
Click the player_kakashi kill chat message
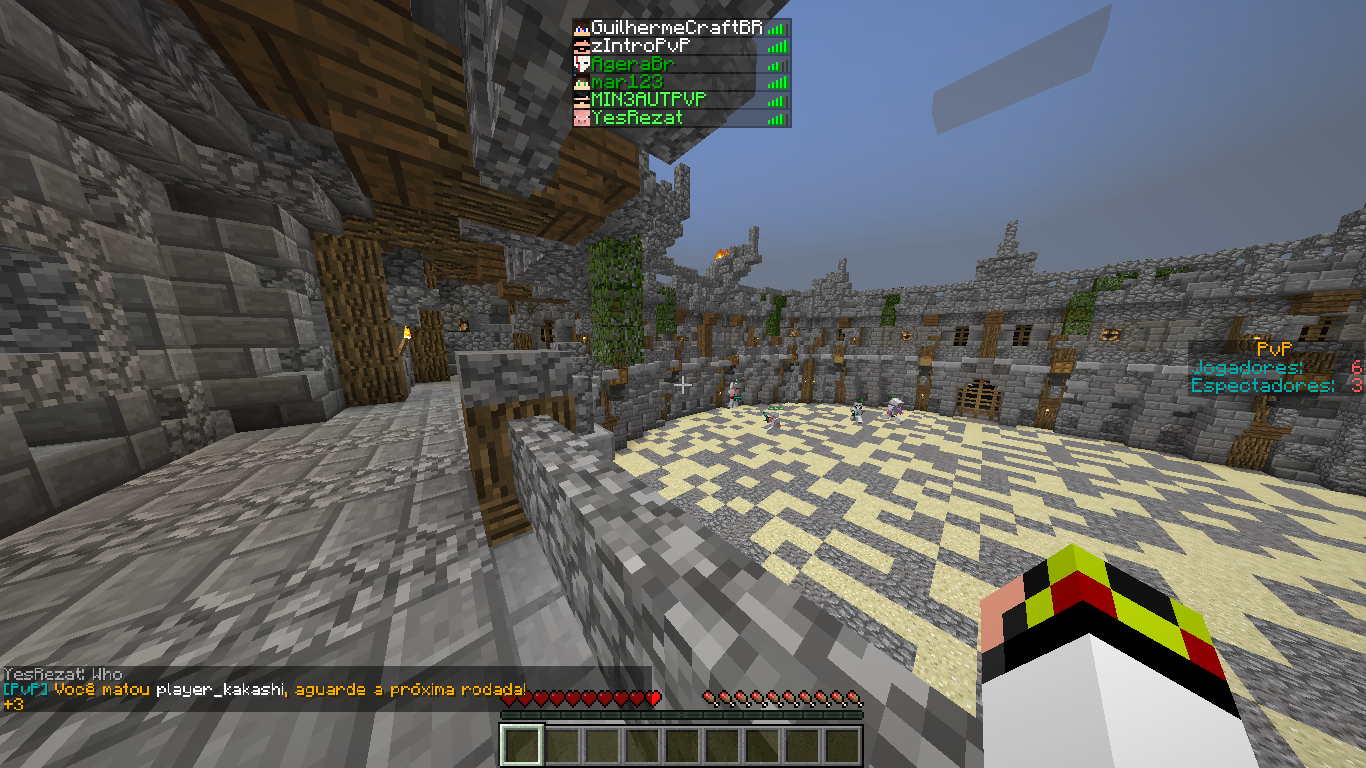coord(265,689)
